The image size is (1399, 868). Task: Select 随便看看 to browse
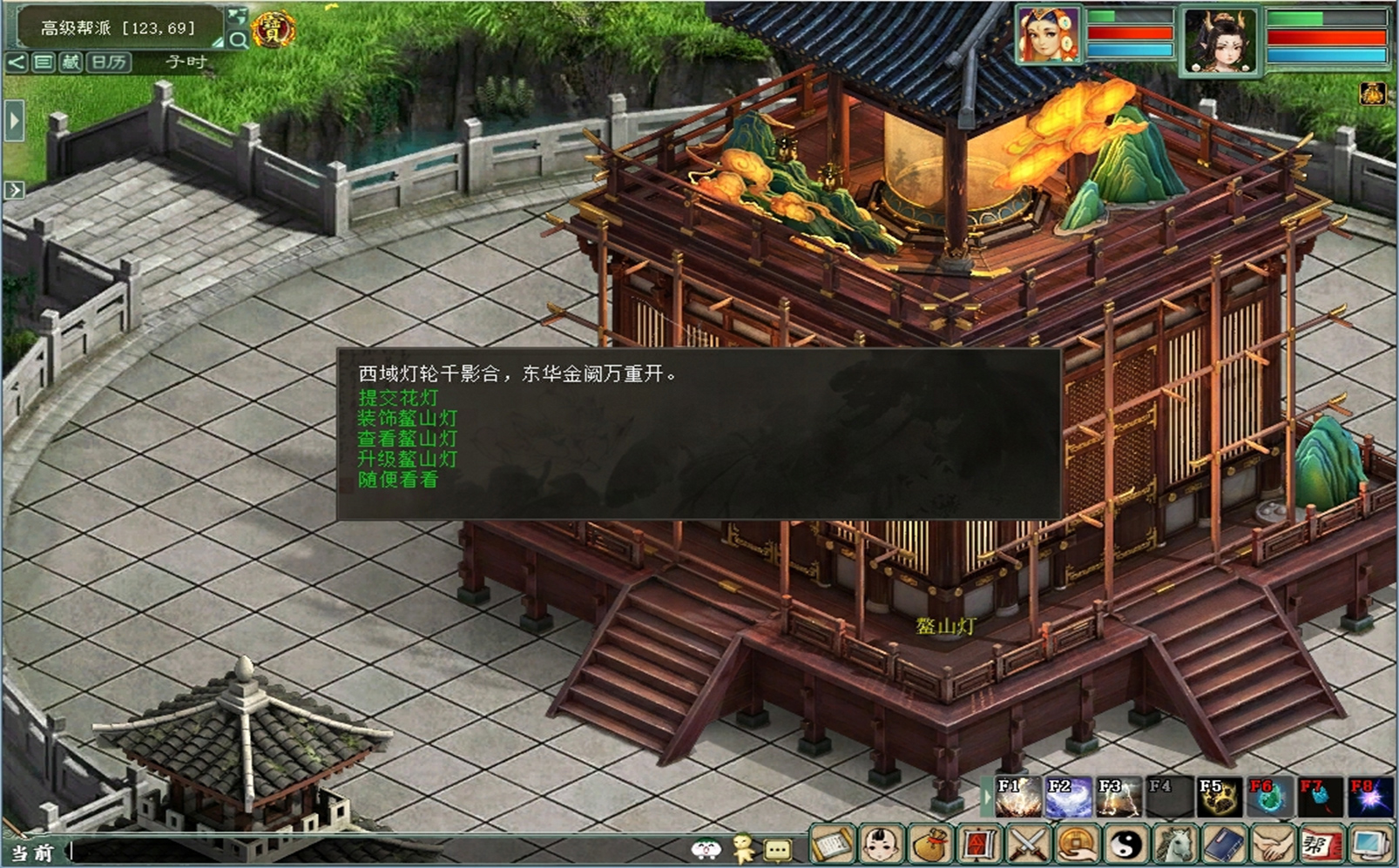pyautogui.click(x=398, y=480)
